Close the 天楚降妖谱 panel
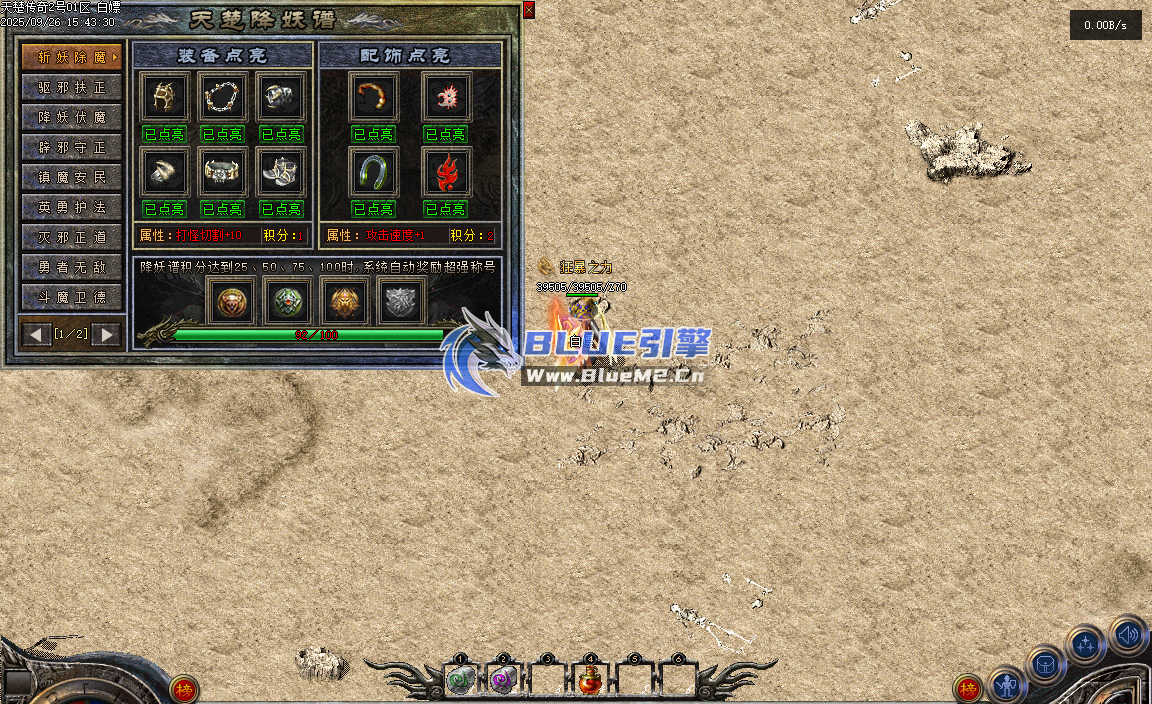Screen dimensions: 1152x704 (528, 10)
